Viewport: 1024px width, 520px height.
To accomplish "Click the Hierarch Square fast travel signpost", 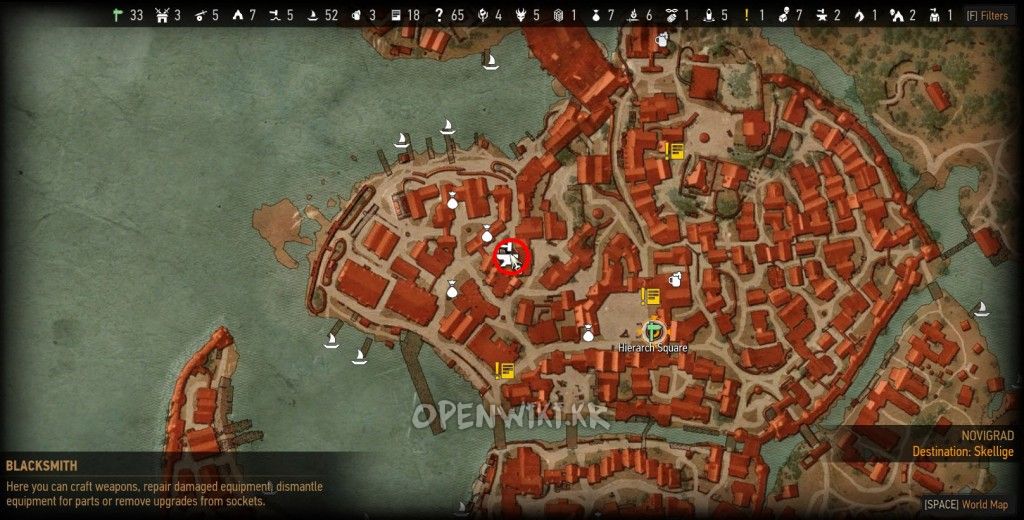I will (x=653, y=328).
